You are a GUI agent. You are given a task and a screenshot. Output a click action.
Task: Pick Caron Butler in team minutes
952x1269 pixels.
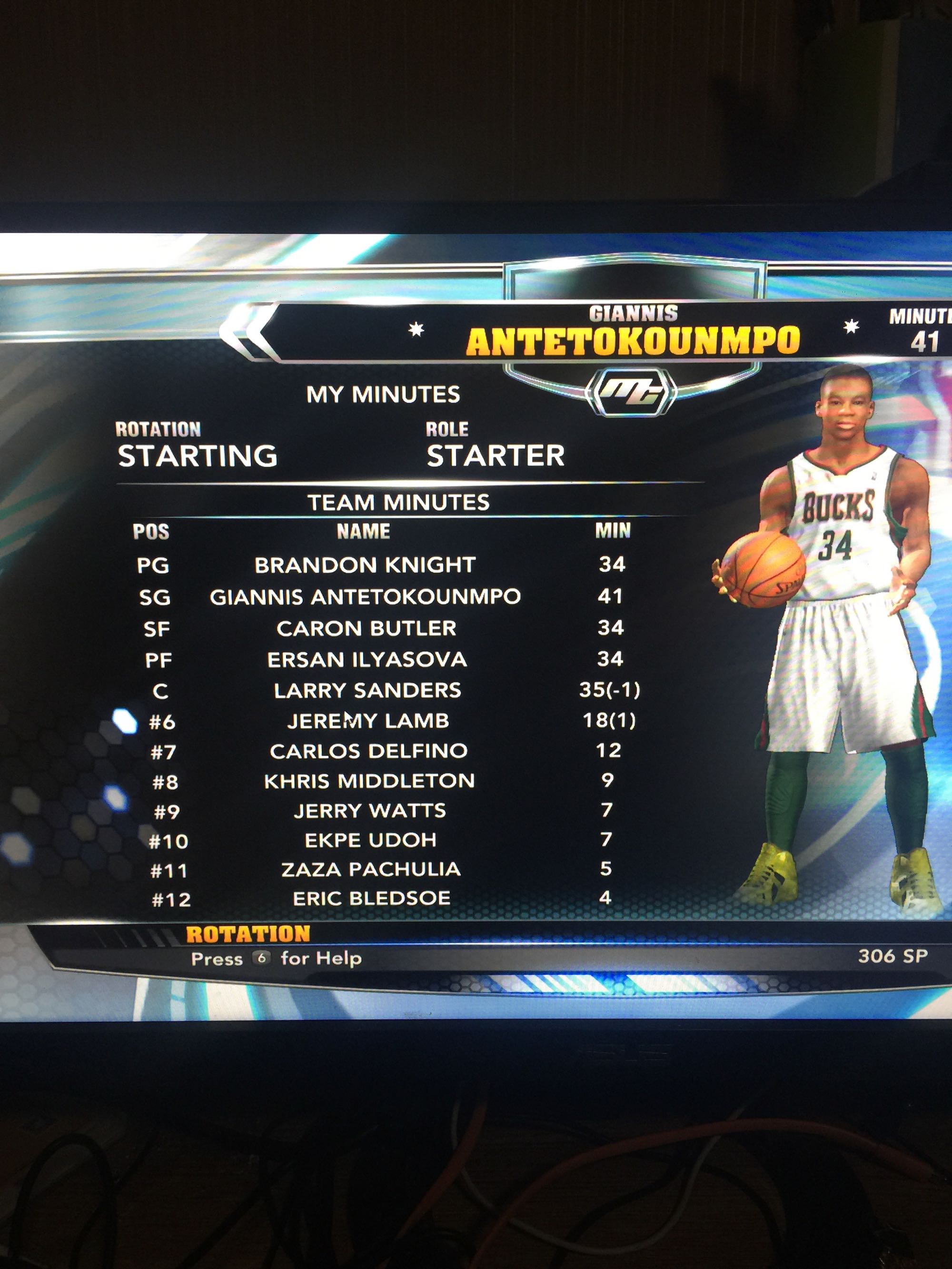(366, 629)
